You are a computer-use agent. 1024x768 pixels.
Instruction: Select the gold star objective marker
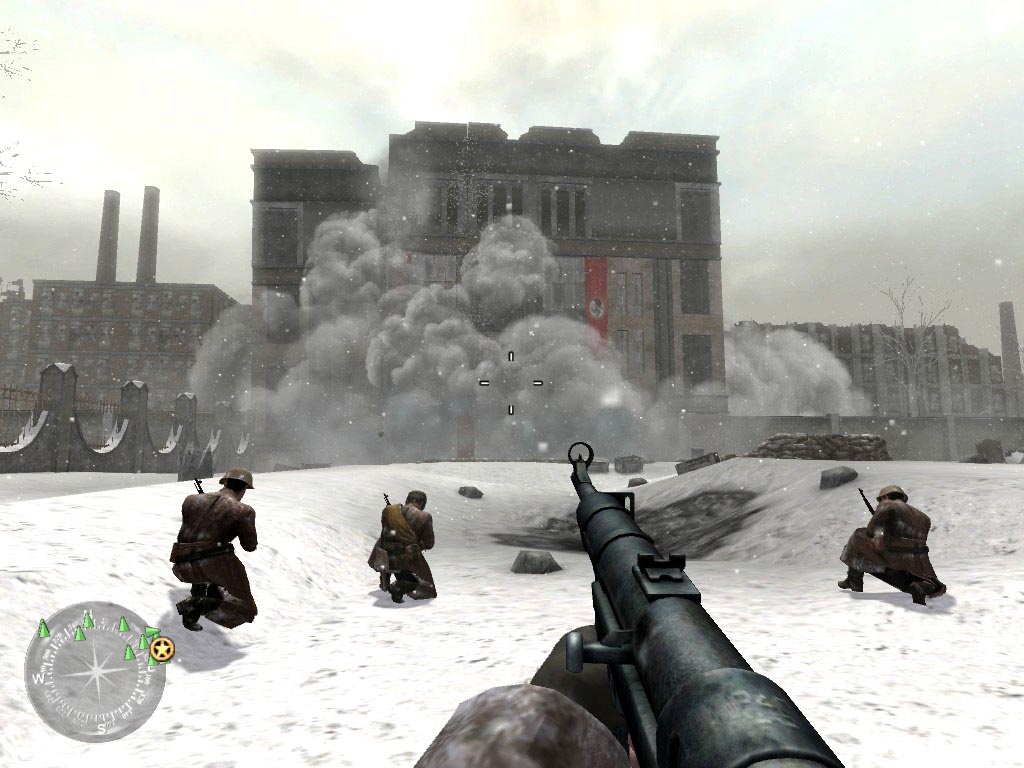(x=163, y=651)
